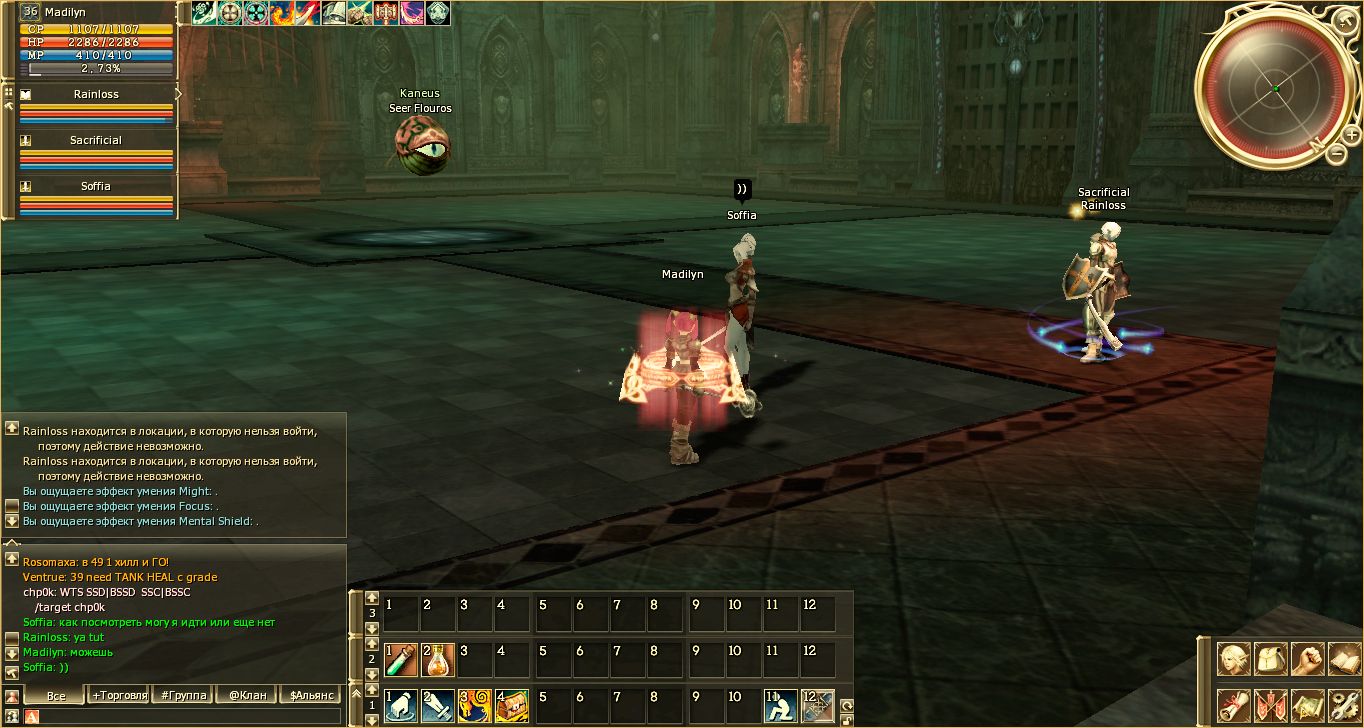Viewport: 1364px width, 728px height.
Task: Open the character status window (elf portrait)
Action: tap(1234, 659)
